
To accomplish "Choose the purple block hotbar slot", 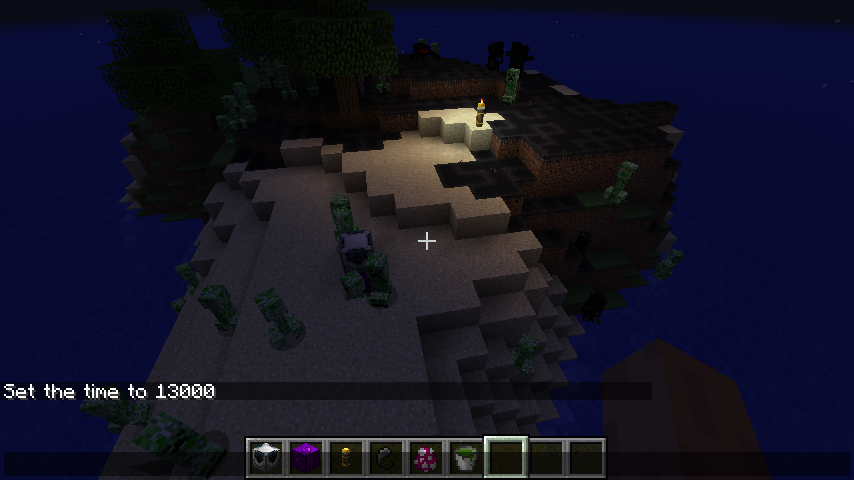I will pyautogui.click(x=306, y=458).
